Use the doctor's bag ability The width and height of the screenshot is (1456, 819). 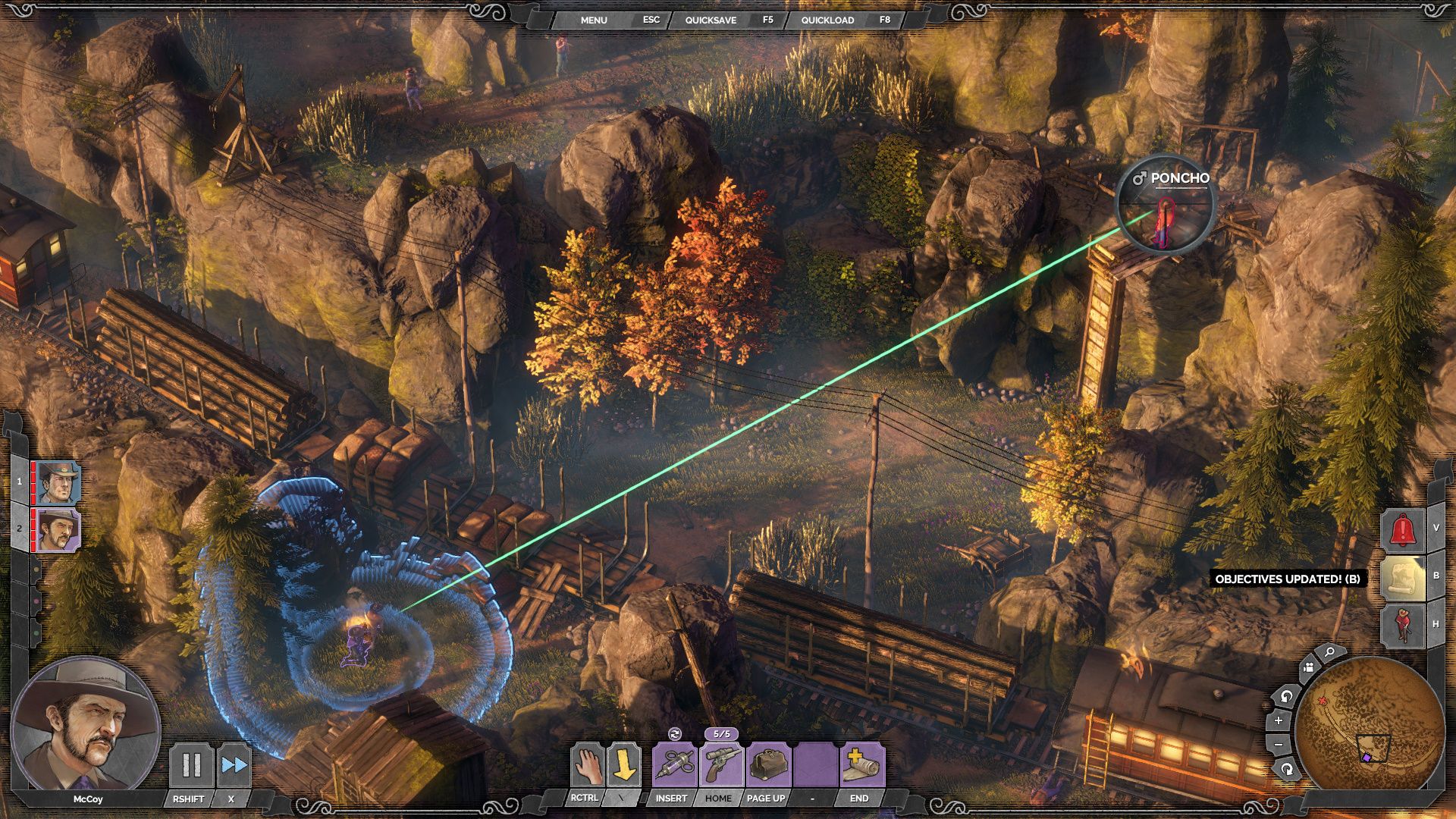pyautogui.click(x=768, y=764)
